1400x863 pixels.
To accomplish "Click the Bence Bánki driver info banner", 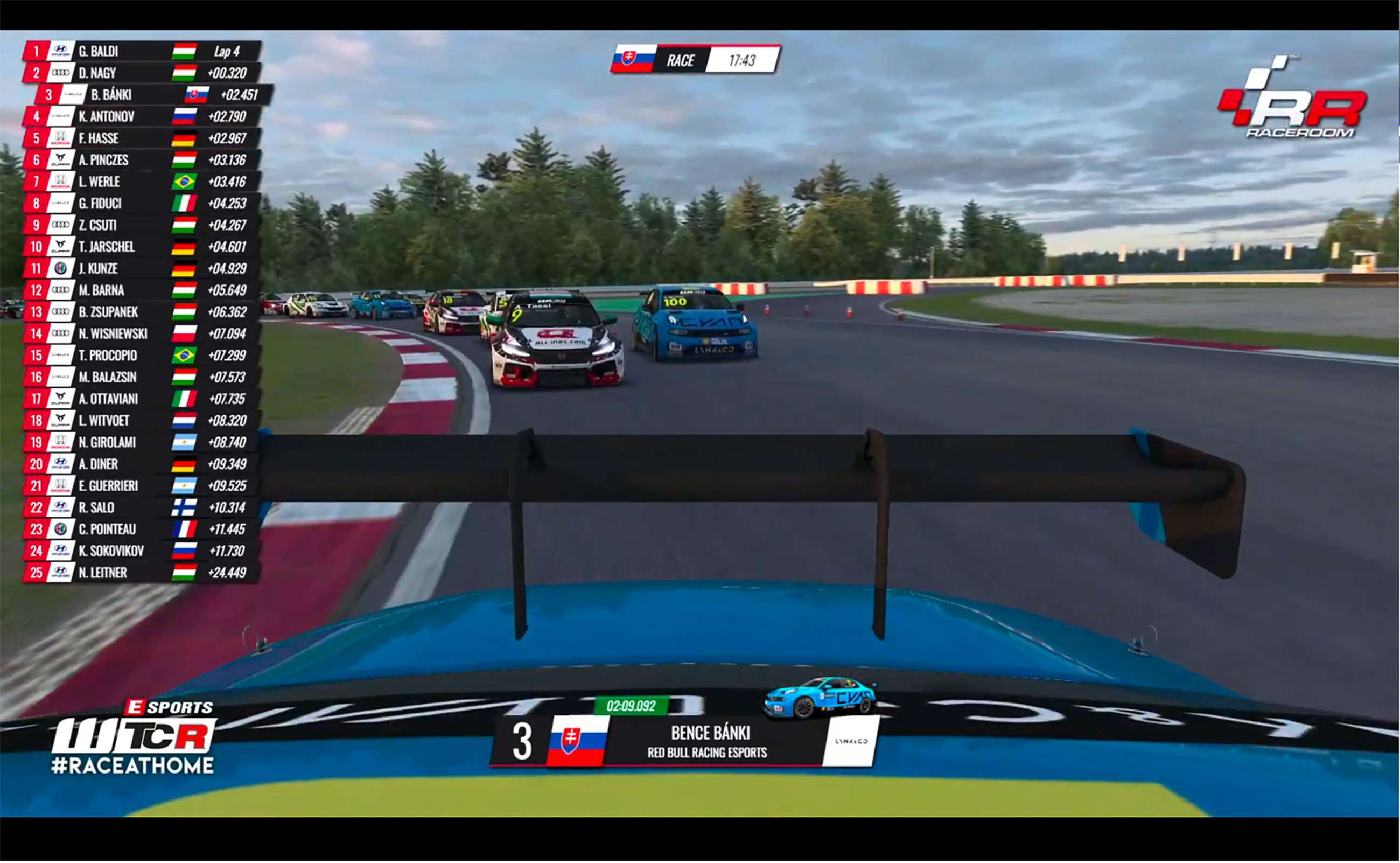I will tap(683, 741).
